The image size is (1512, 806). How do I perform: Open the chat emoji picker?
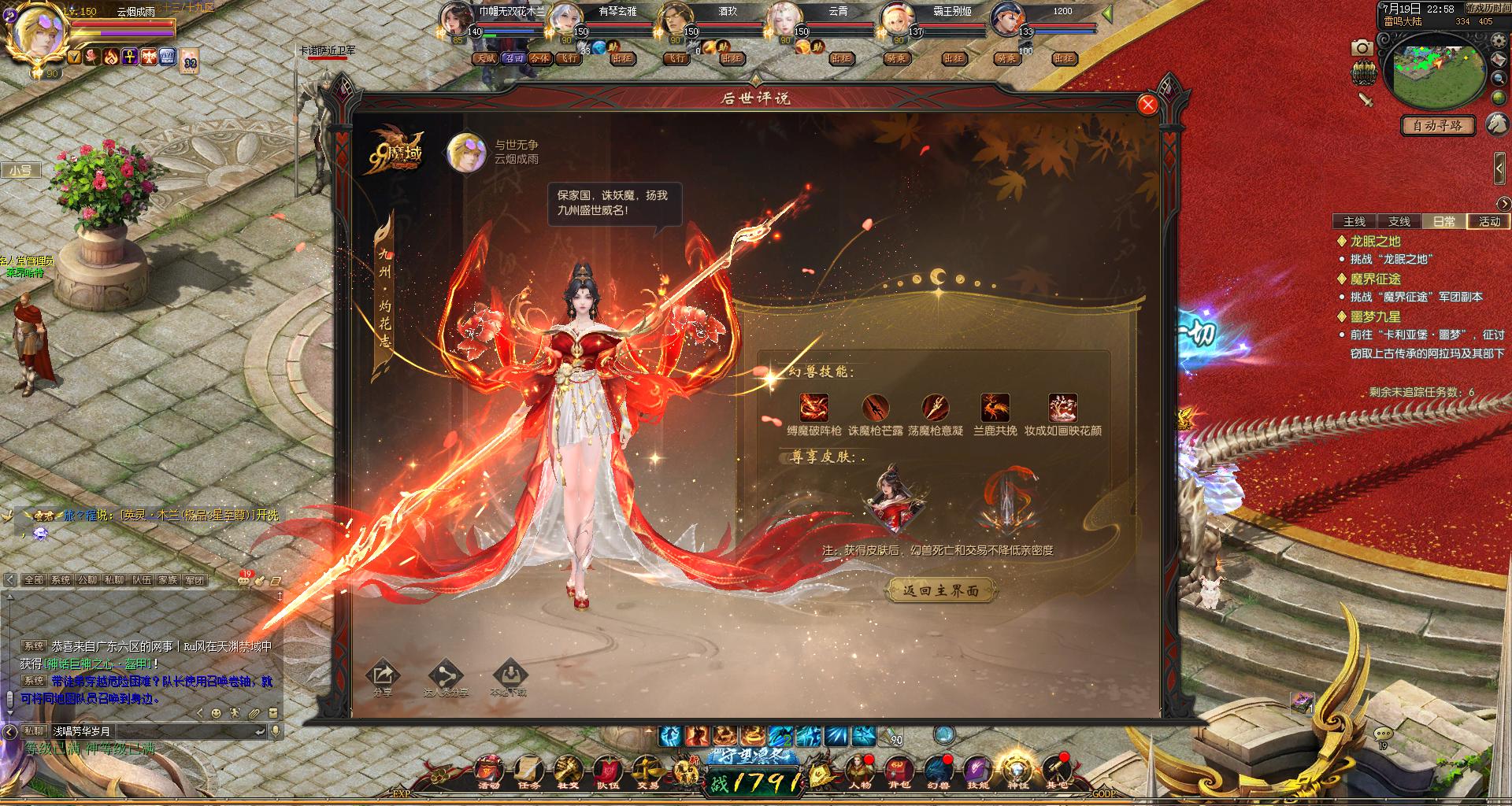tap(216, 713)
